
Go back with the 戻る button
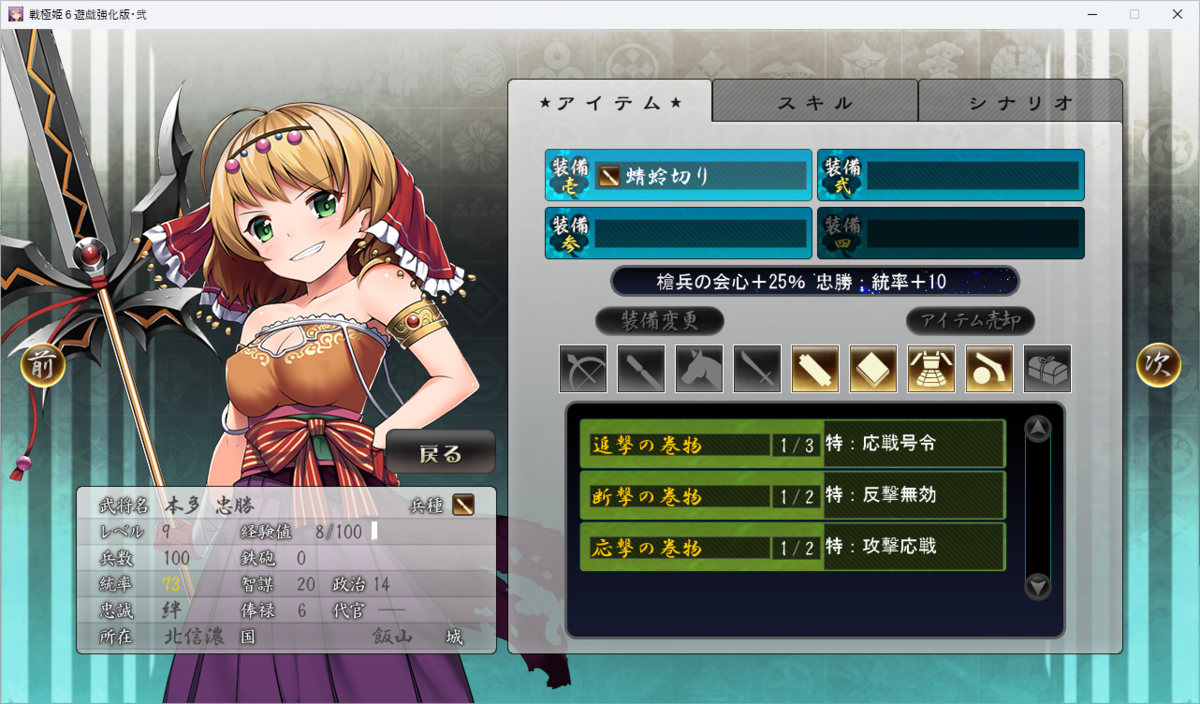coord(441,453)
